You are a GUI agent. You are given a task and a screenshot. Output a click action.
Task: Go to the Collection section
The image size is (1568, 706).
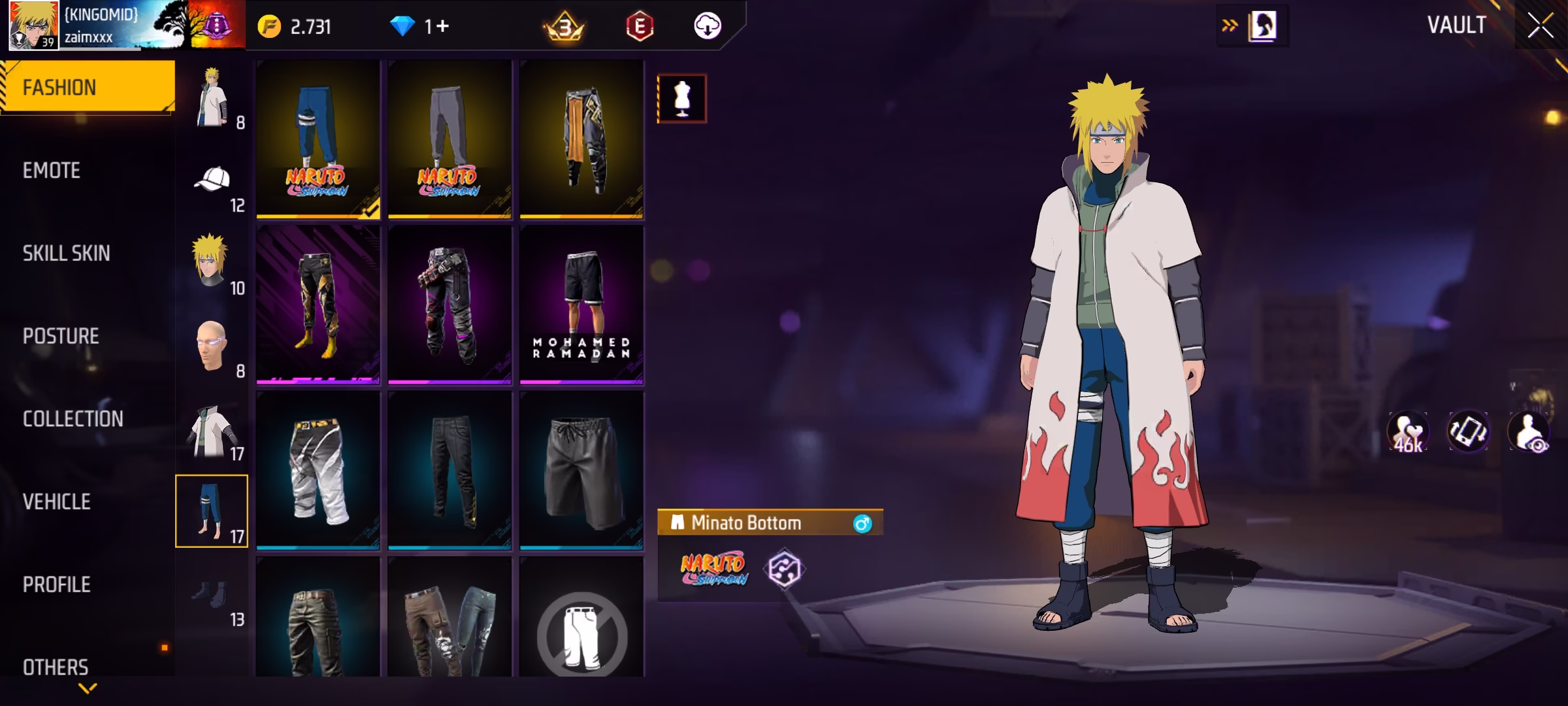coord(73,419)
